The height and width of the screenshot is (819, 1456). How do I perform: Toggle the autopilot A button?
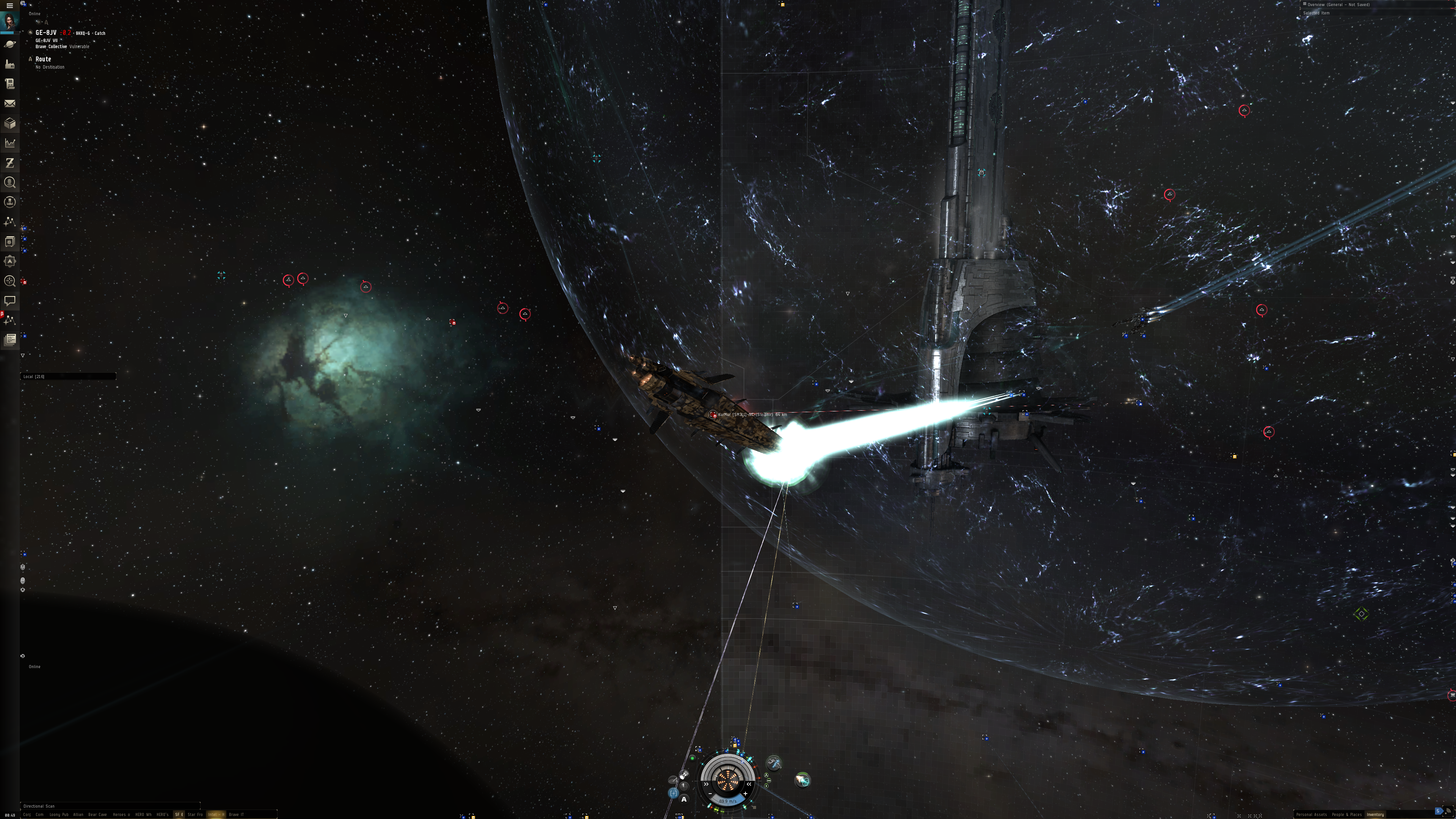tap(684, 799)
